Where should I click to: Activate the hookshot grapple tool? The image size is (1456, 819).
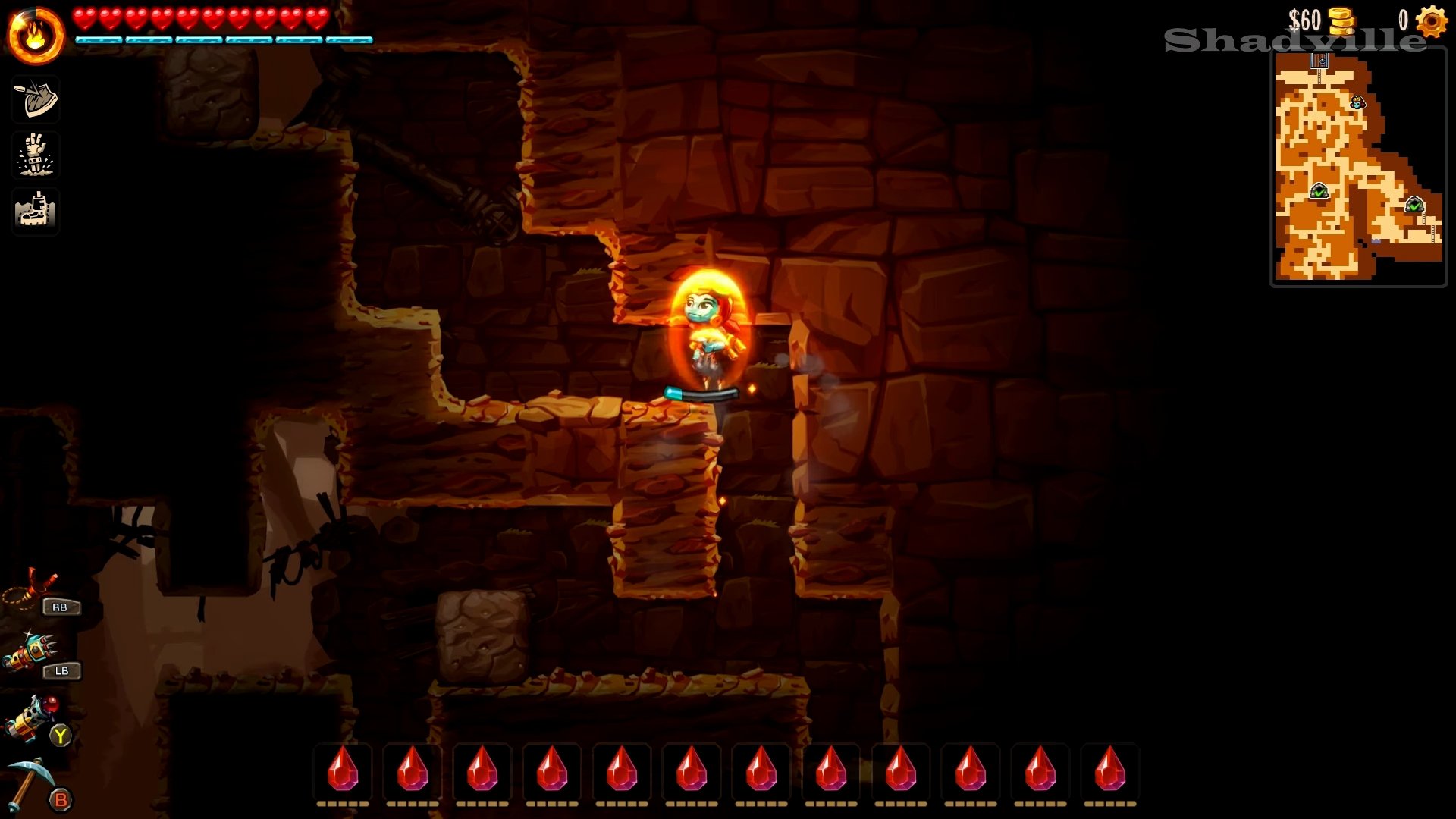[32, 589]
